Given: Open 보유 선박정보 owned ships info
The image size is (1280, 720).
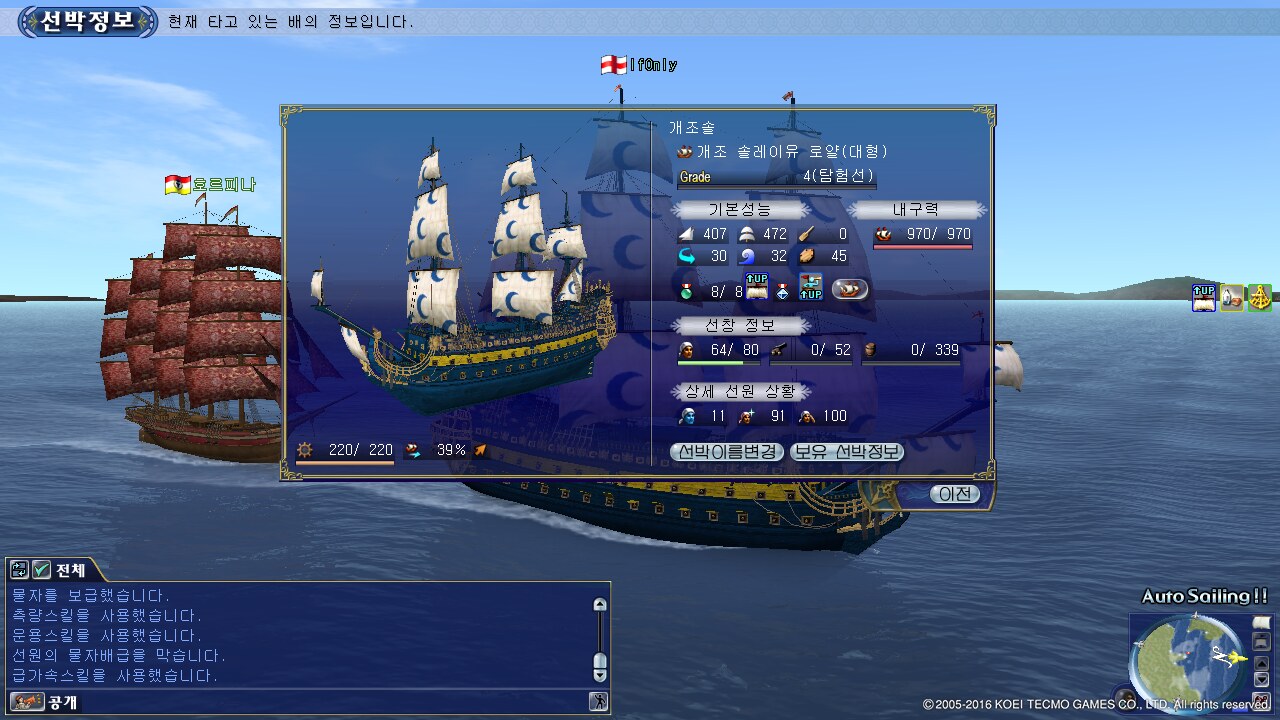Looking at the screenshot, I should pyautogui.click(x=846, y=452).
